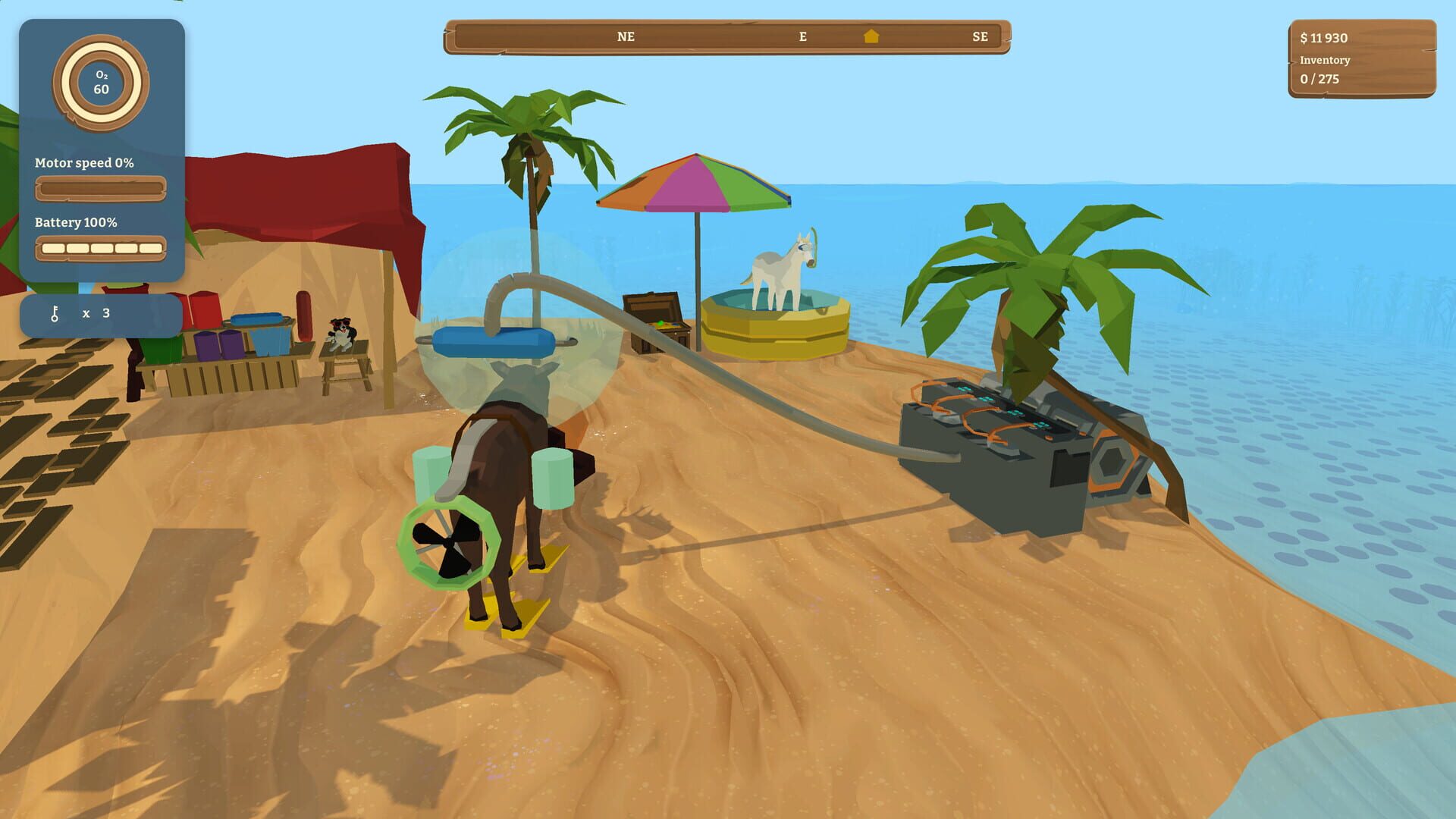Click the treasure chest under the umbrella
Screen dimensions: 1456x819
(x=657, y=318)
